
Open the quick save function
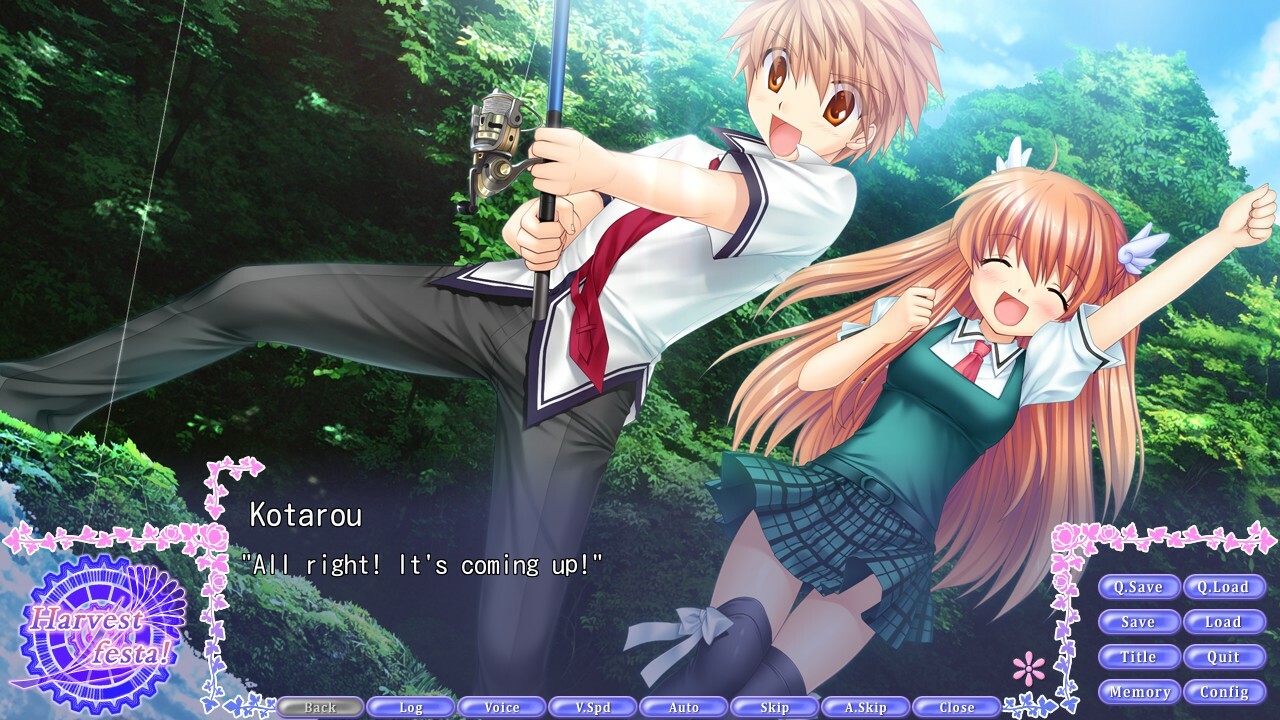click(1140, 587)
